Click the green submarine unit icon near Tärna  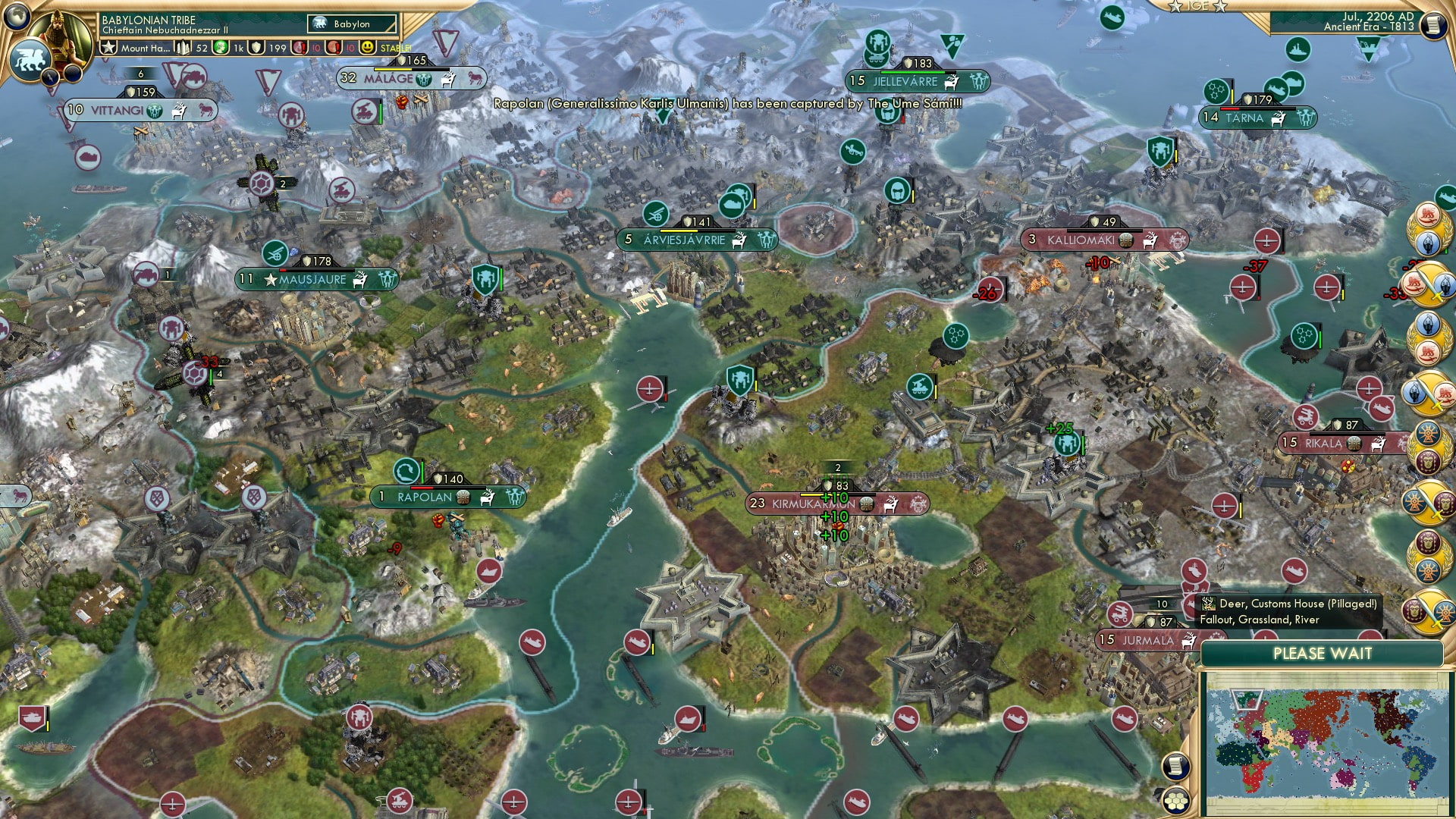point(1276,89)
